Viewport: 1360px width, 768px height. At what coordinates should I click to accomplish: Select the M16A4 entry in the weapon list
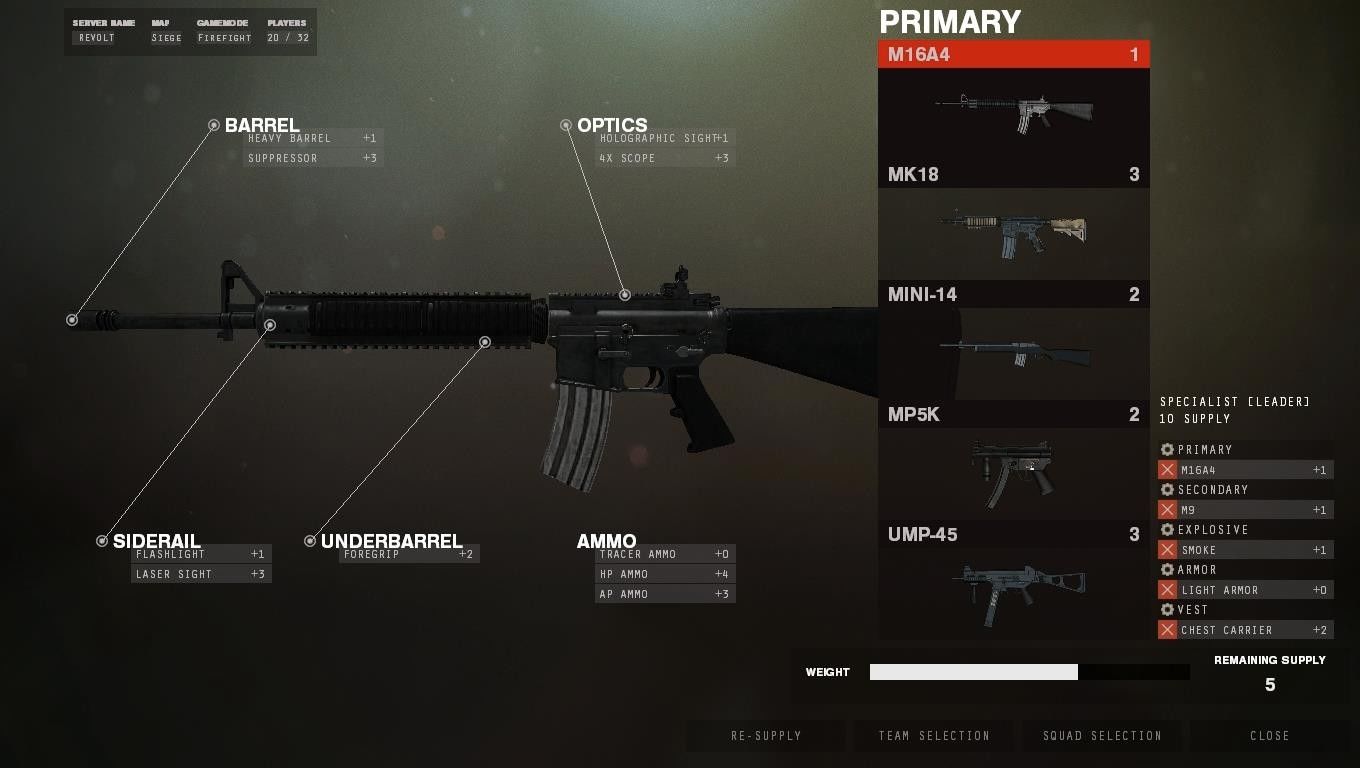pos(1013,55)
